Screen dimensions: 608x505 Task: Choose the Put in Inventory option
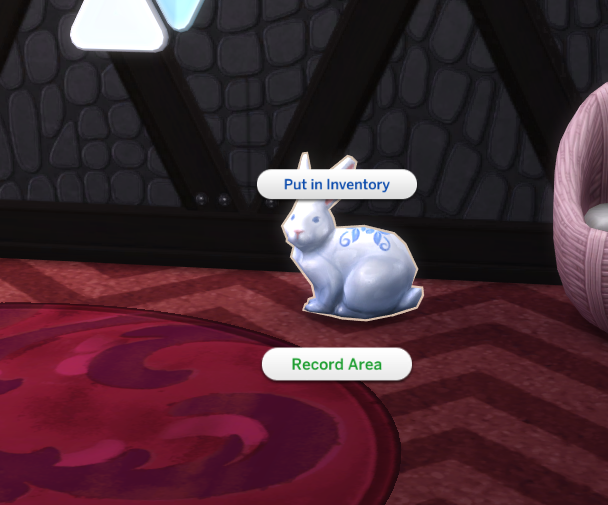coord(336,185)
